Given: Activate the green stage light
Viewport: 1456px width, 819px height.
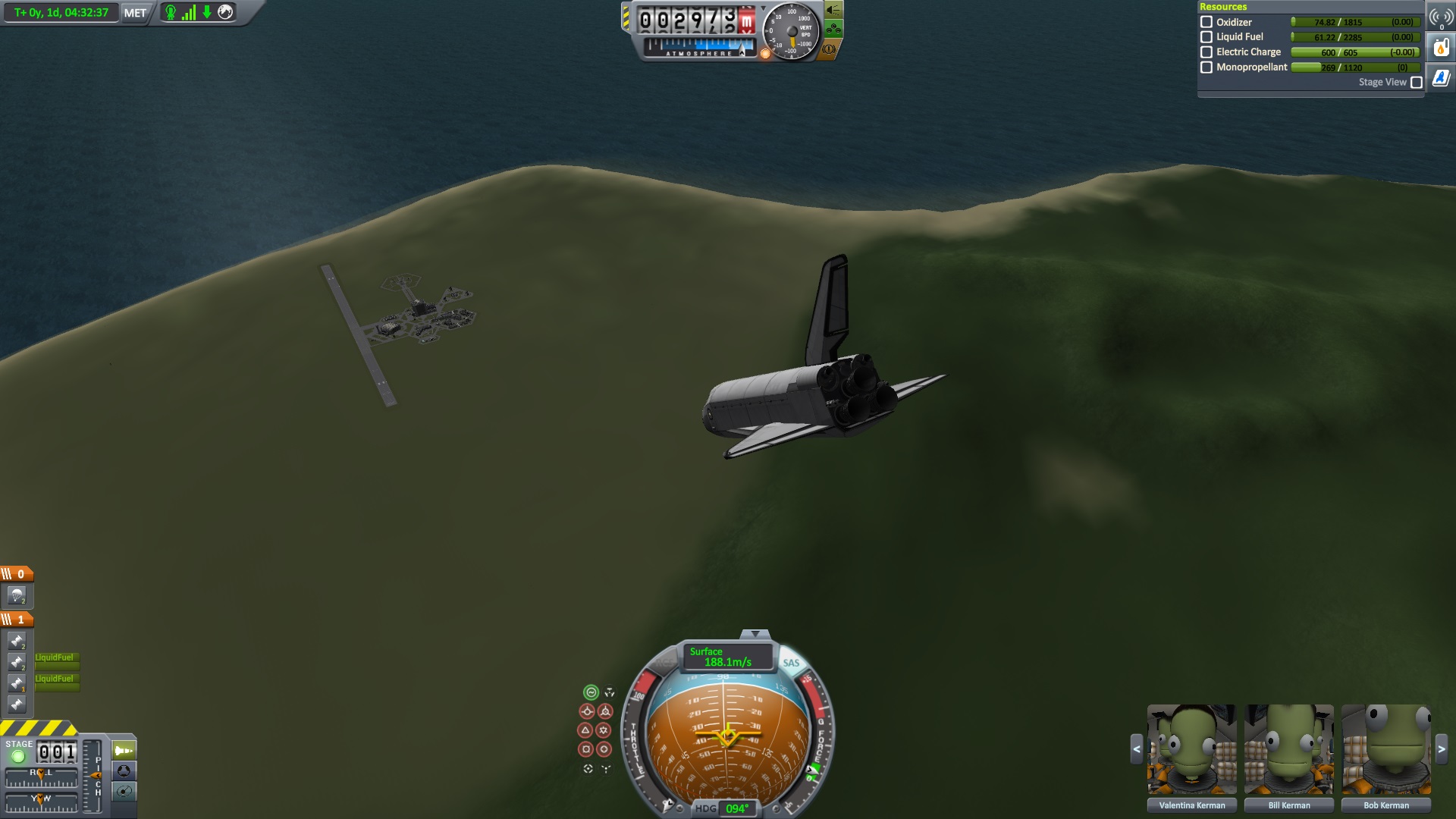Looking at the screenshot, I should pyautogui.click(x=18, y=756).
